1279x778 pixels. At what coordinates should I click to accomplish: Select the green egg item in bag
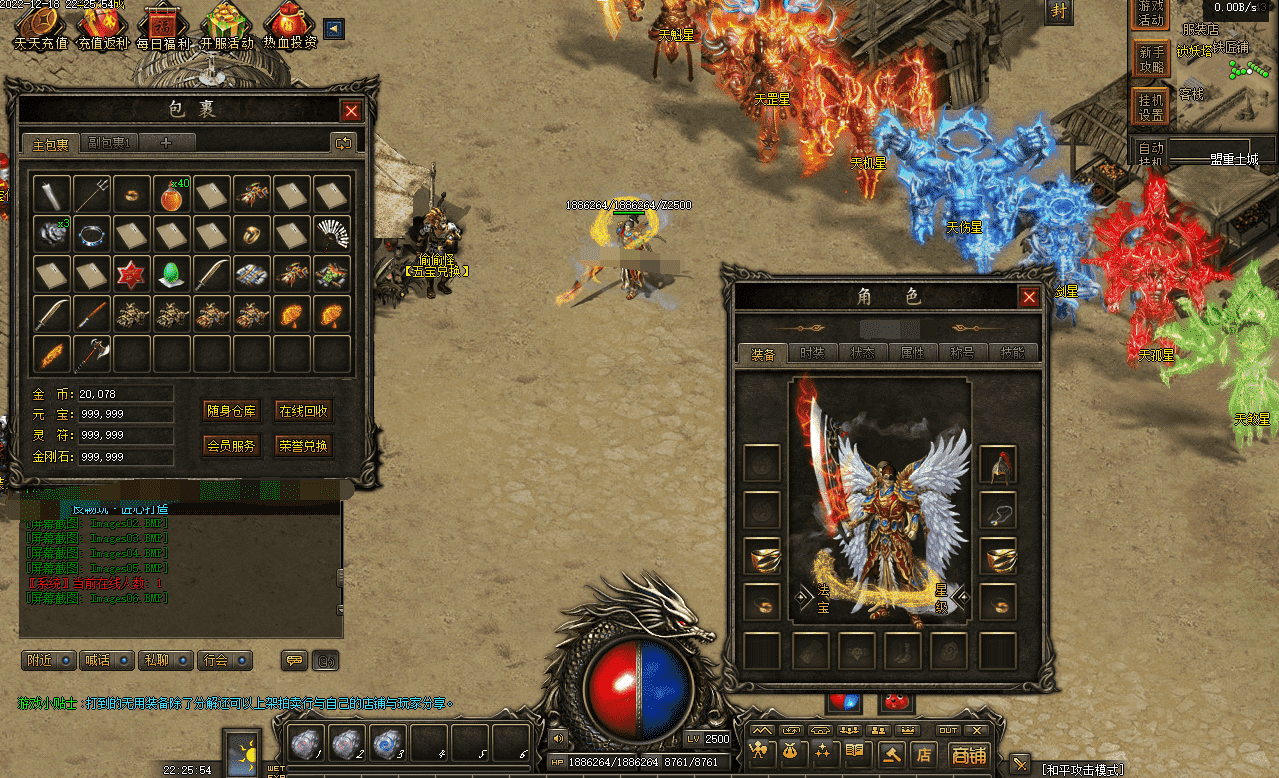click(x=171, y=273)
